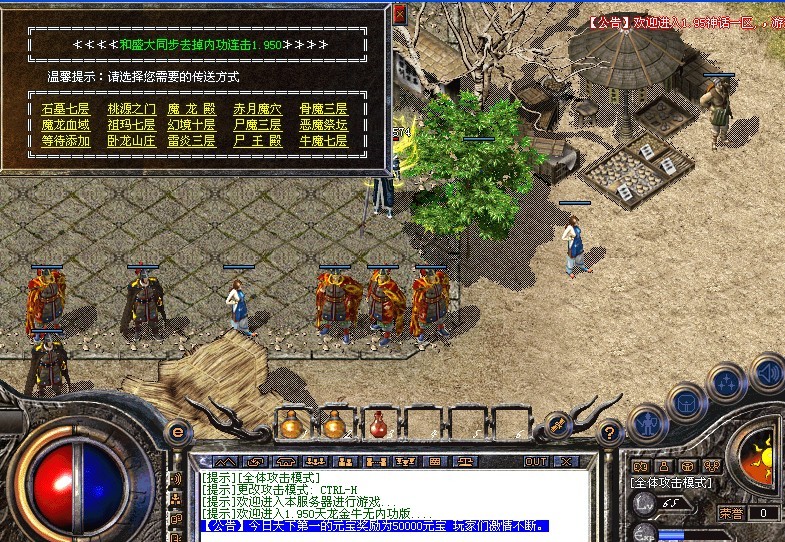Image resolution: width=785 pixels, height=542 pixels.
Task: Choose 幻境十层 in the teleport menu
Action: 191,124
